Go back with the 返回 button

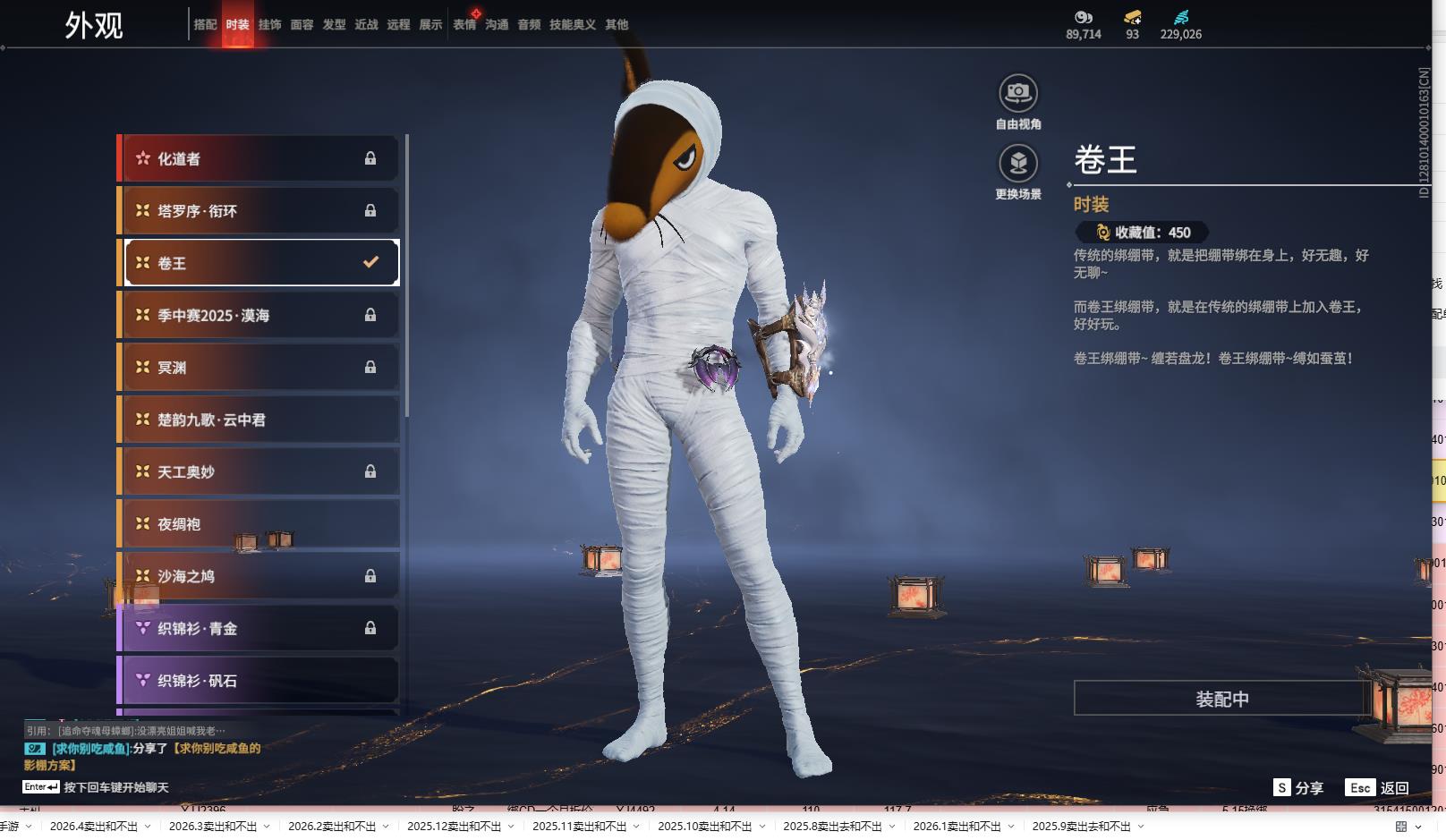(x=1378, y=787)
